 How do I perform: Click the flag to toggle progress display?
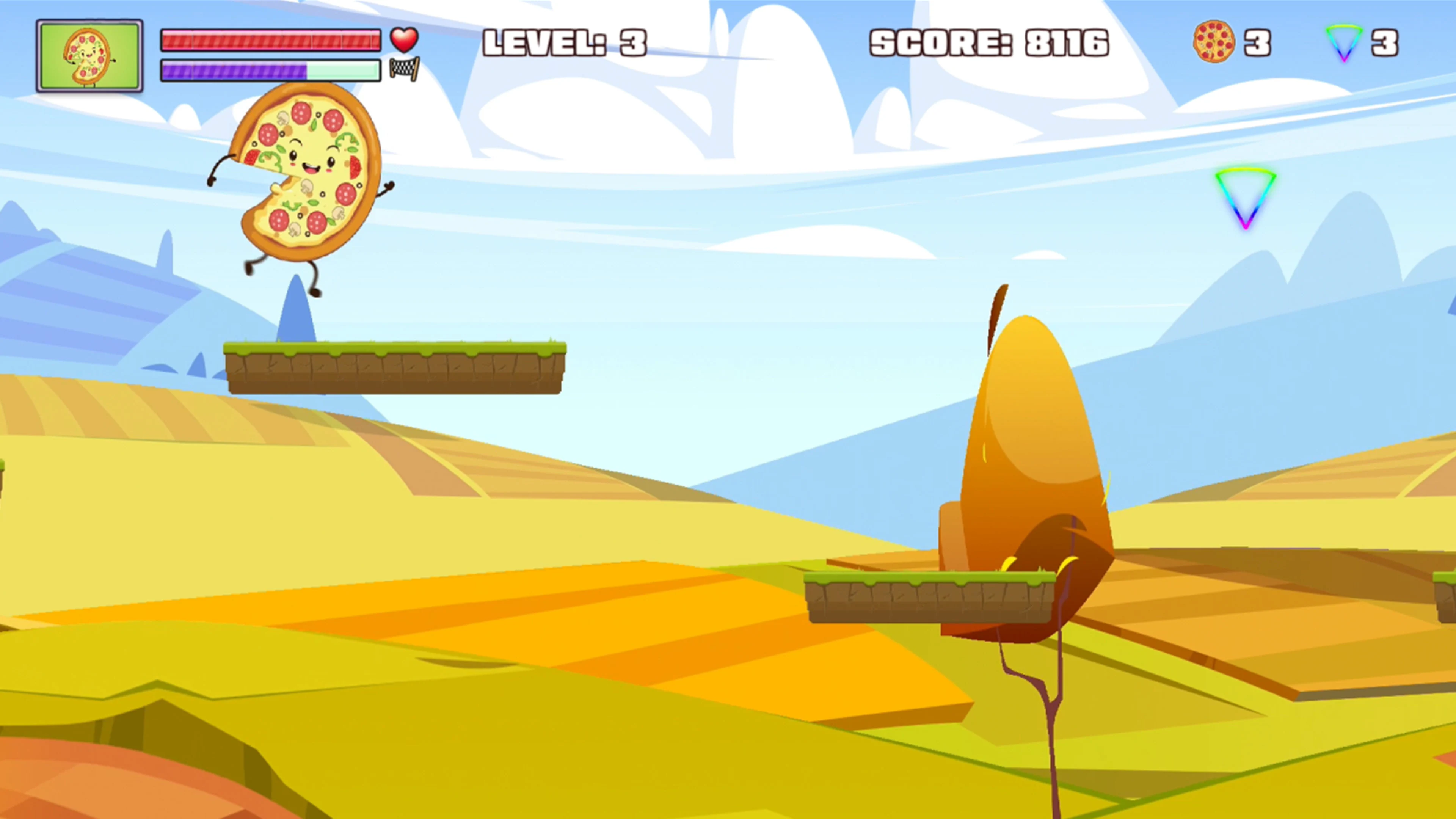[x=403, y=72]
